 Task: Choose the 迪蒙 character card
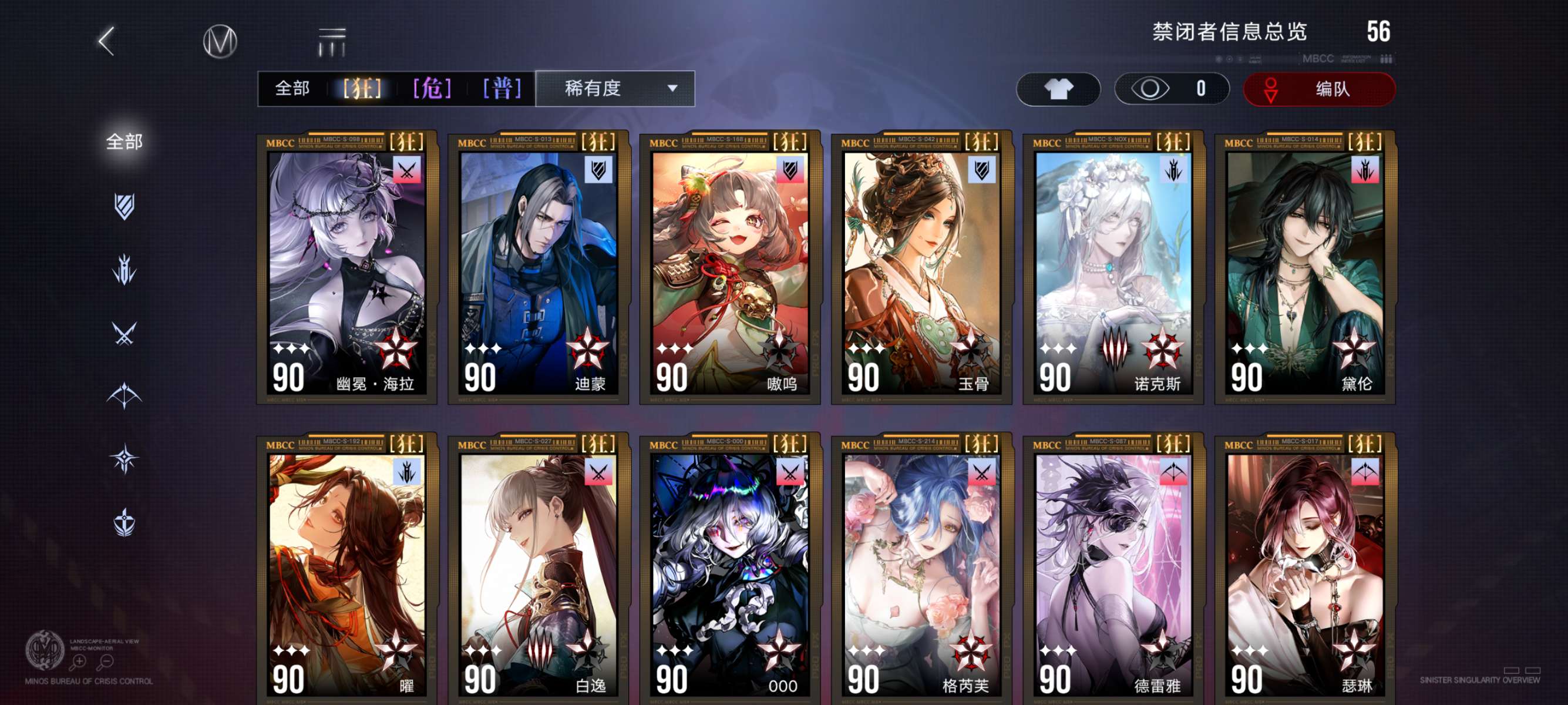point(538,268)
